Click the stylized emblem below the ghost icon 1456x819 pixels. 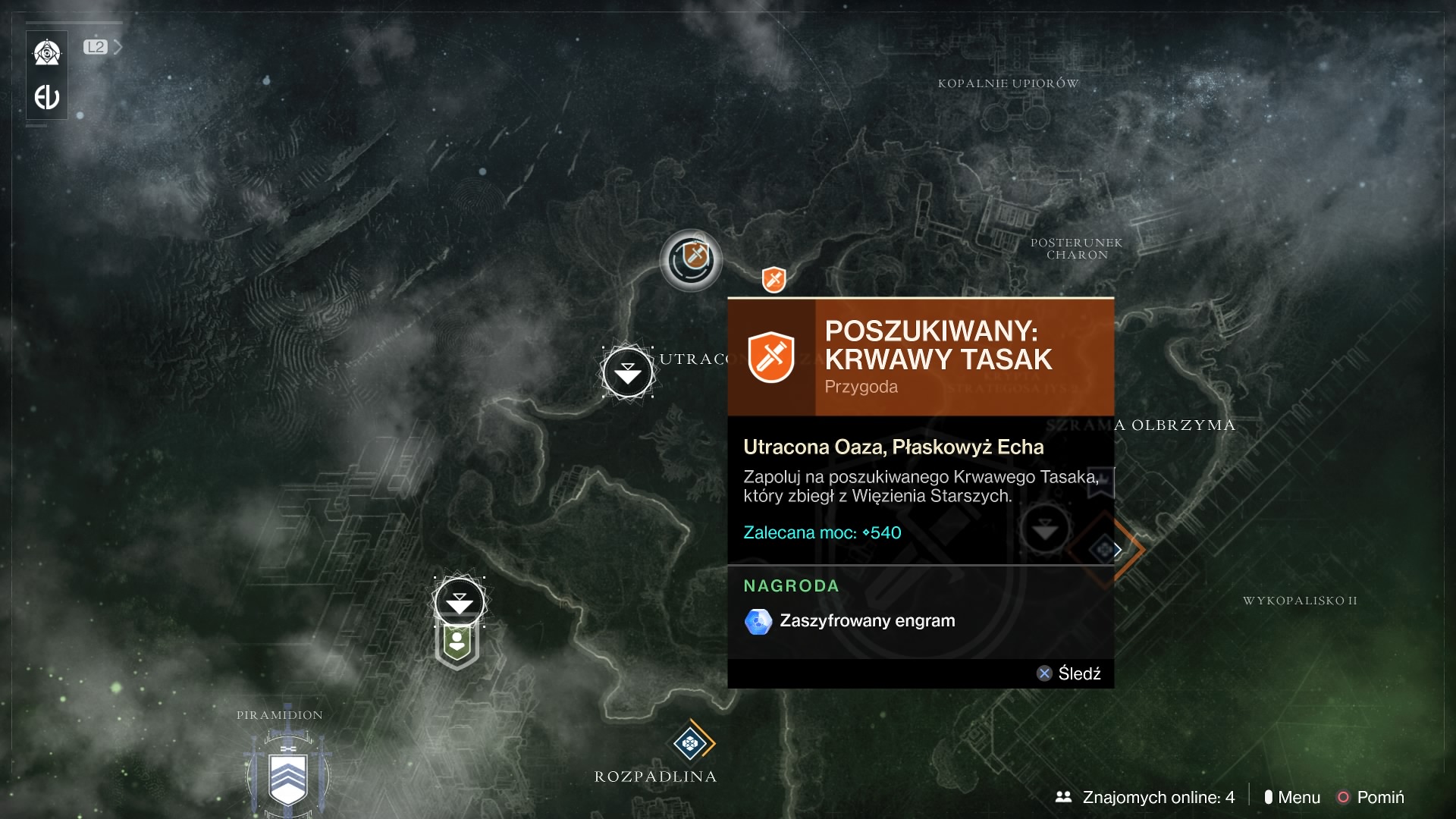[x=47, y=97]
